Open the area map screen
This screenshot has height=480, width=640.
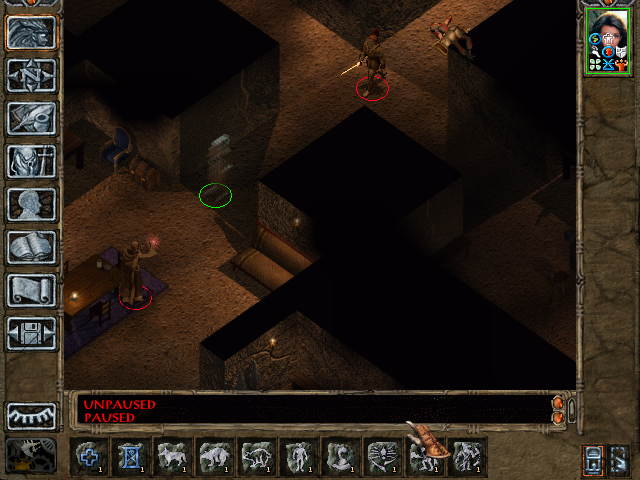(x=32, y=75)
